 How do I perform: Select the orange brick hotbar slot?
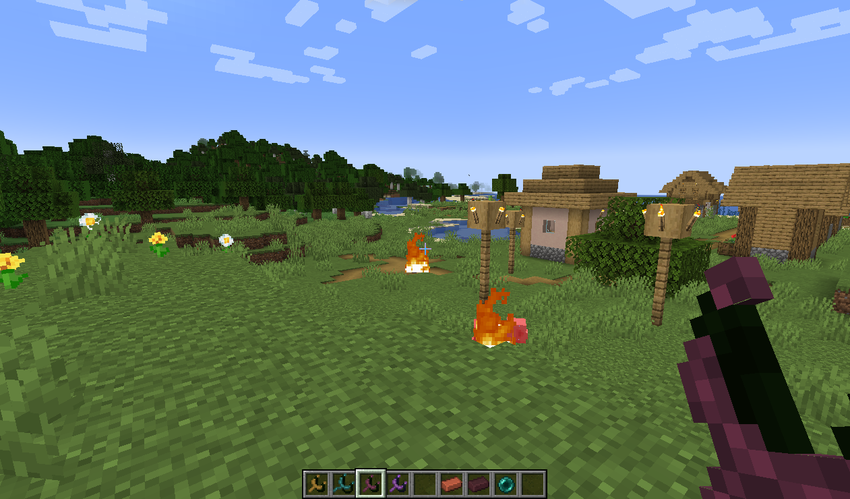452,484
